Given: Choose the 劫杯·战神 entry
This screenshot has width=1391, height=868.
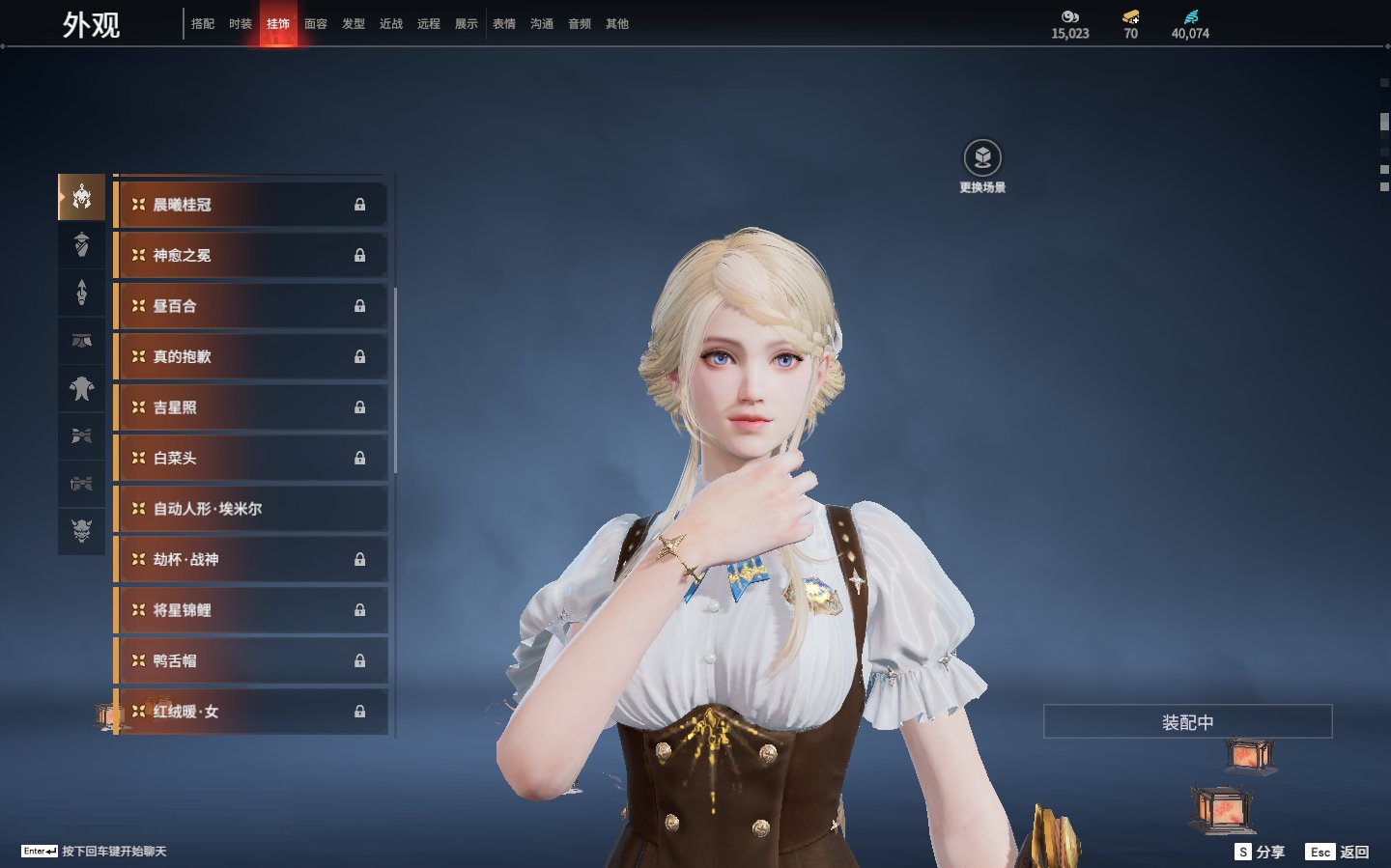Looking at the screenshot, I should (251, 560).
